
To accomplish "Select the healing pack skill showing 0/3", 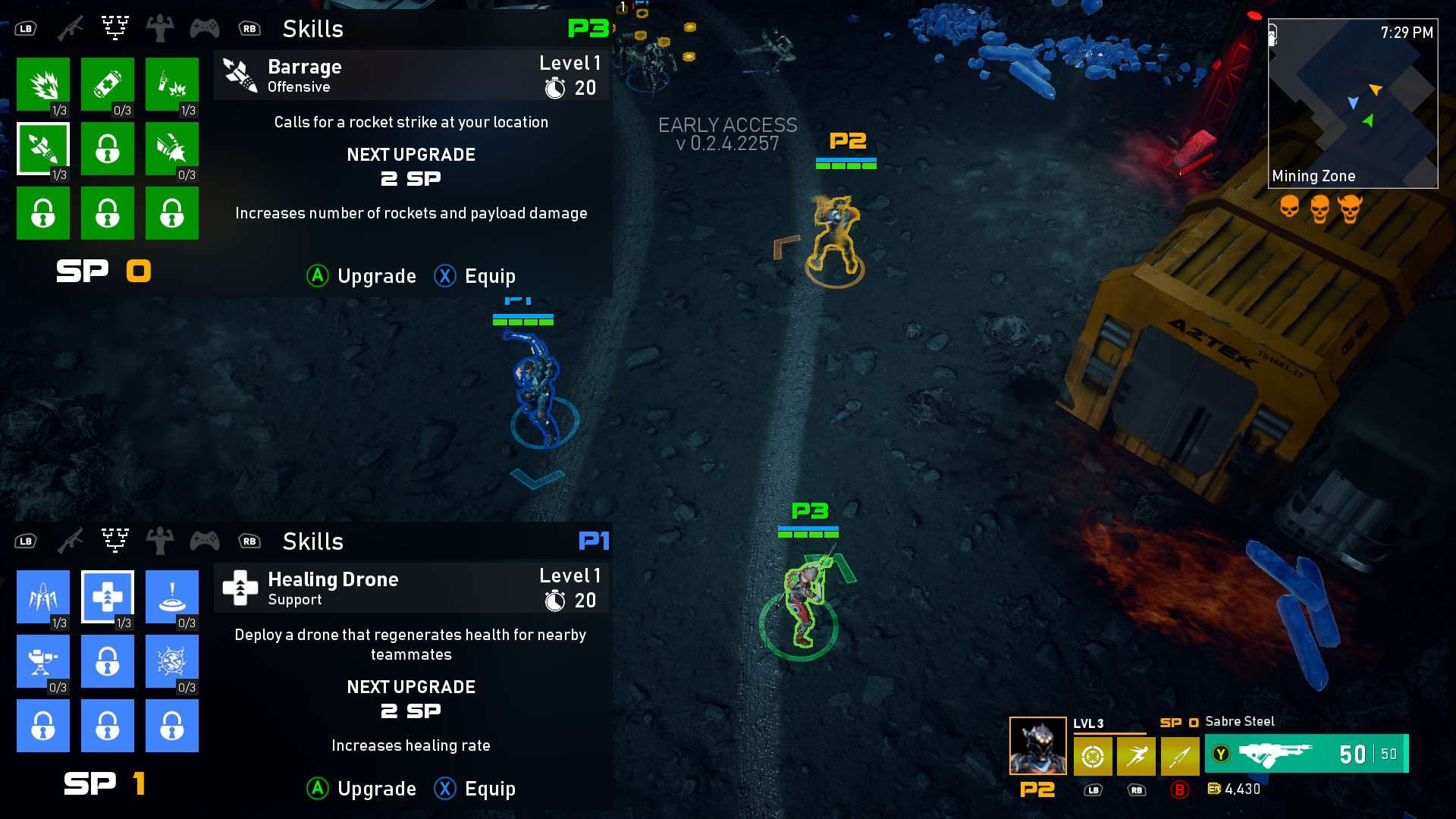I will click(x=108, y=83).
